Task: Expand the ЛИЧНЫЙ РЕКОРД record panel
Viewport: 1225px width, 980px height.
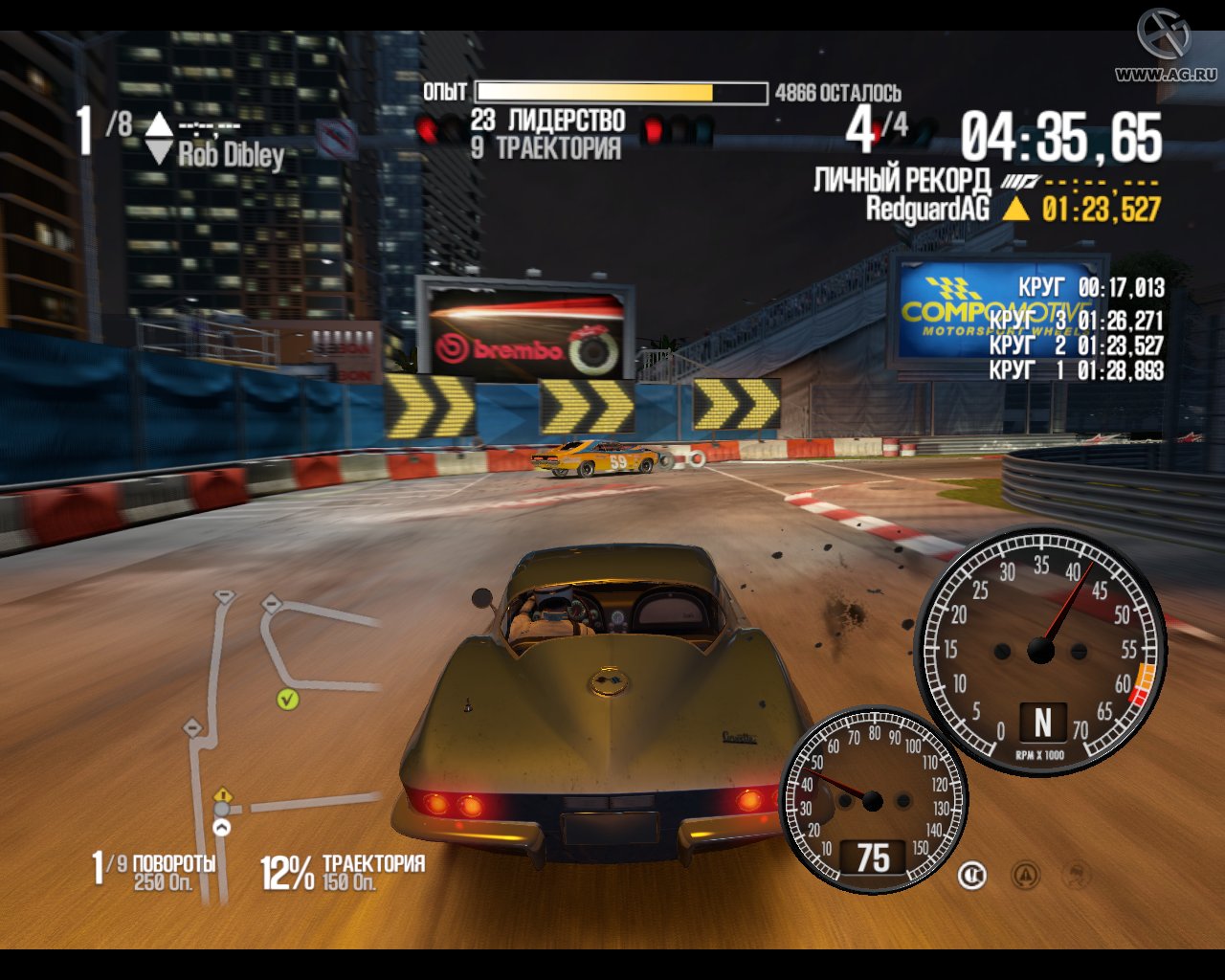Action: 903,177
